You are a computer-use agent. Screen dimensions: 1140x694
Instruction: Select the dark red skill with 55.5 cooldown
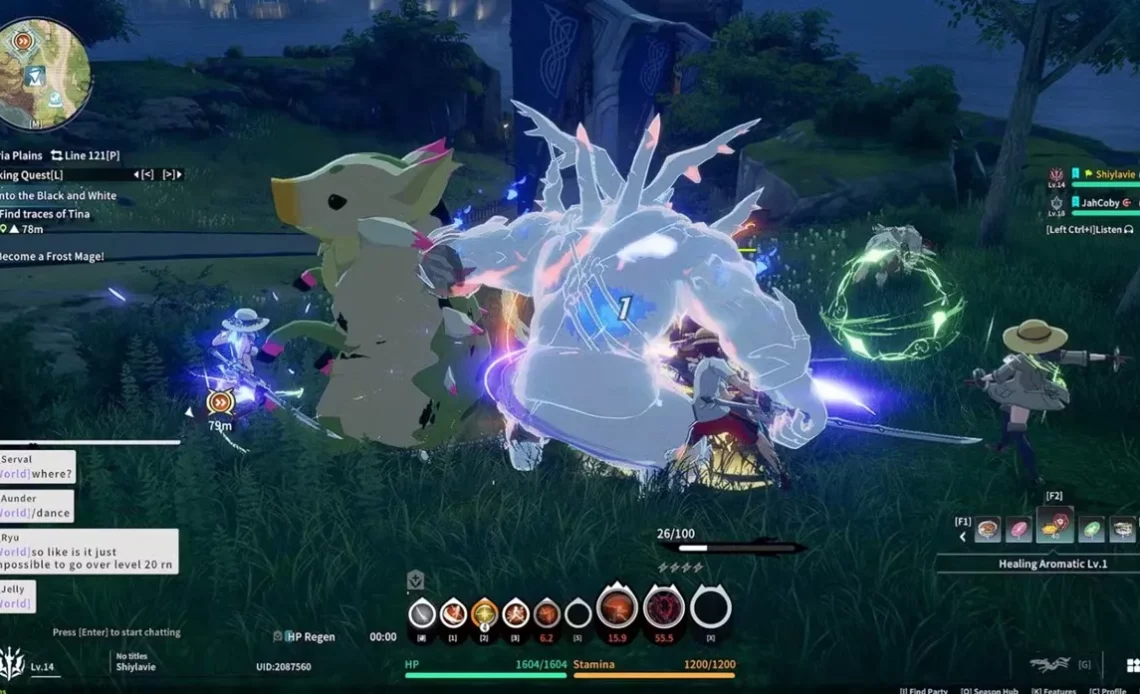[x=663, y=608]
